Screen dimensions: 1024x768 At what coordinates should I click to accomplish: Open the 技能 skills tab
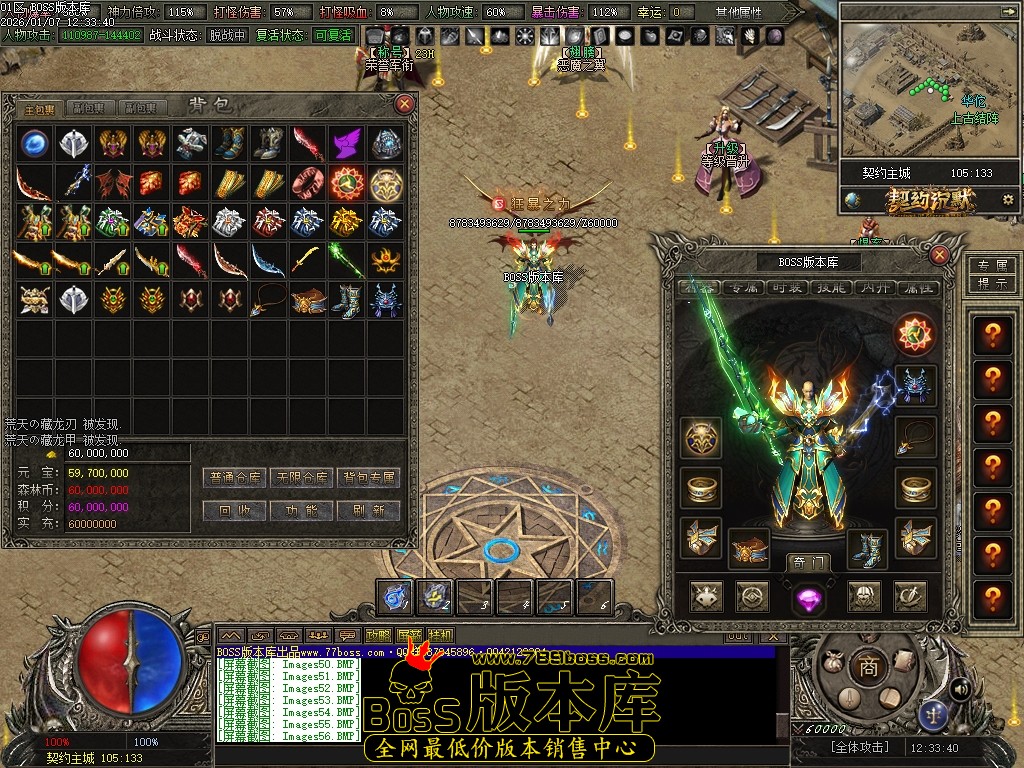coord(833,288)
